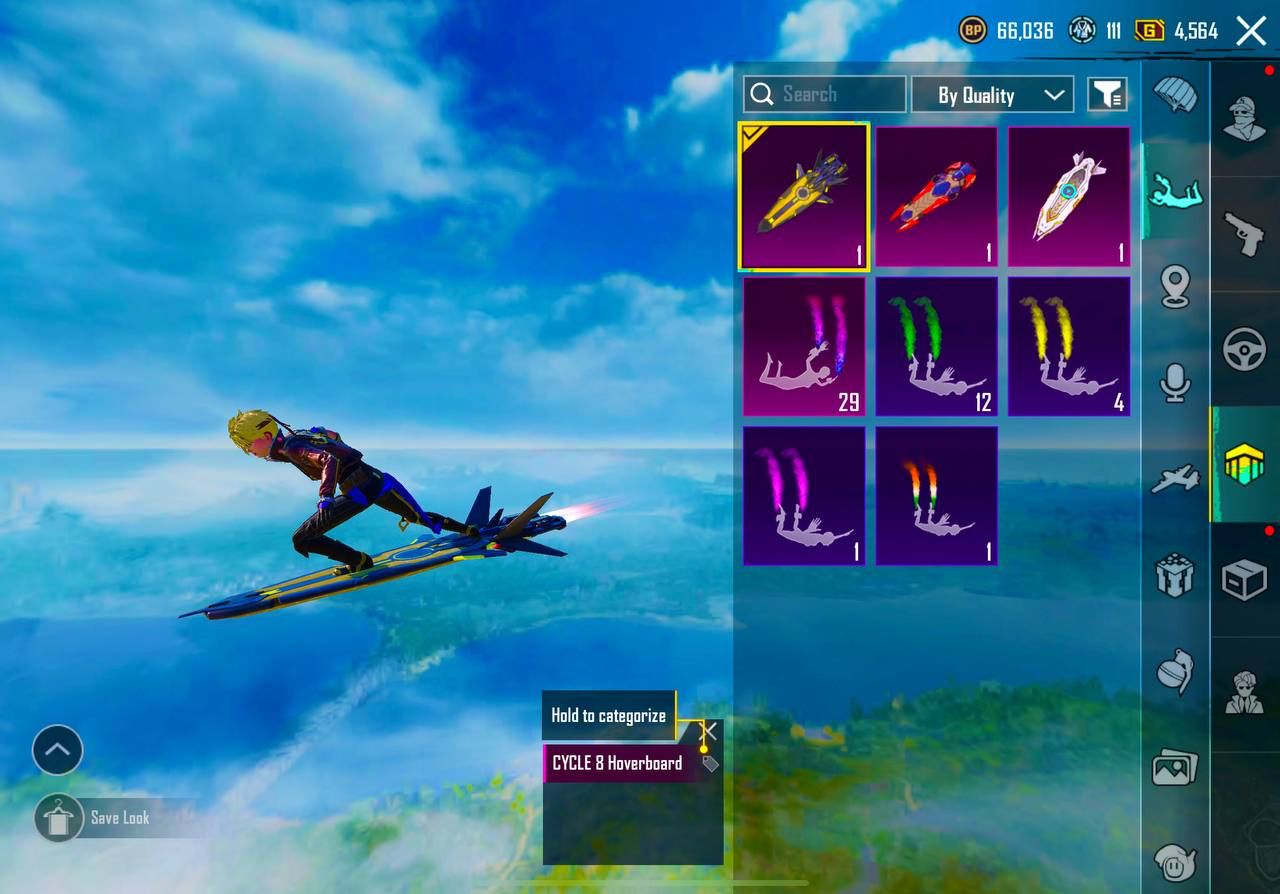Select the tricolor smoke trail item
The width and height of the screenshot is (1280, 894).
click(936, 496)
